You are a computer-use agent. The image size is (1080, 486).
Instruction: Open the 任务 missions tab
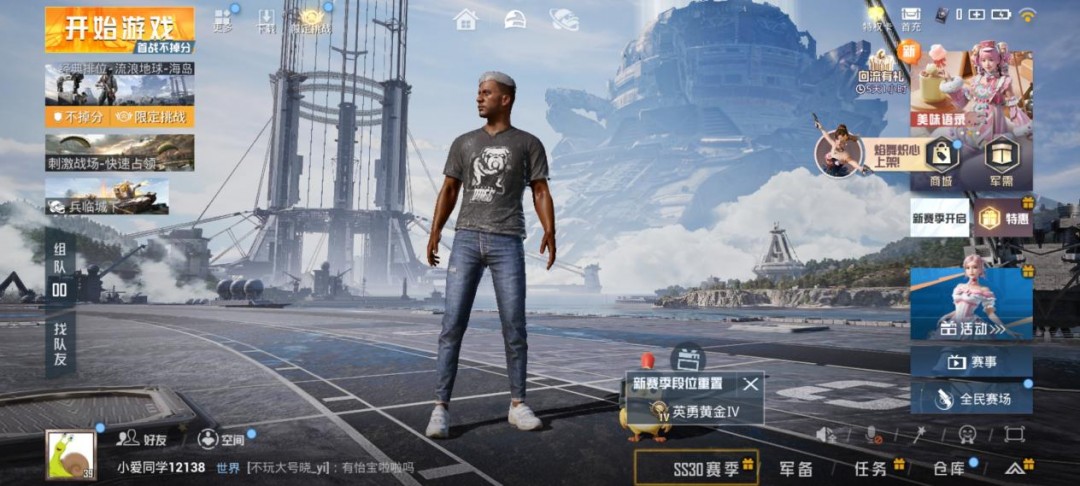871,468
